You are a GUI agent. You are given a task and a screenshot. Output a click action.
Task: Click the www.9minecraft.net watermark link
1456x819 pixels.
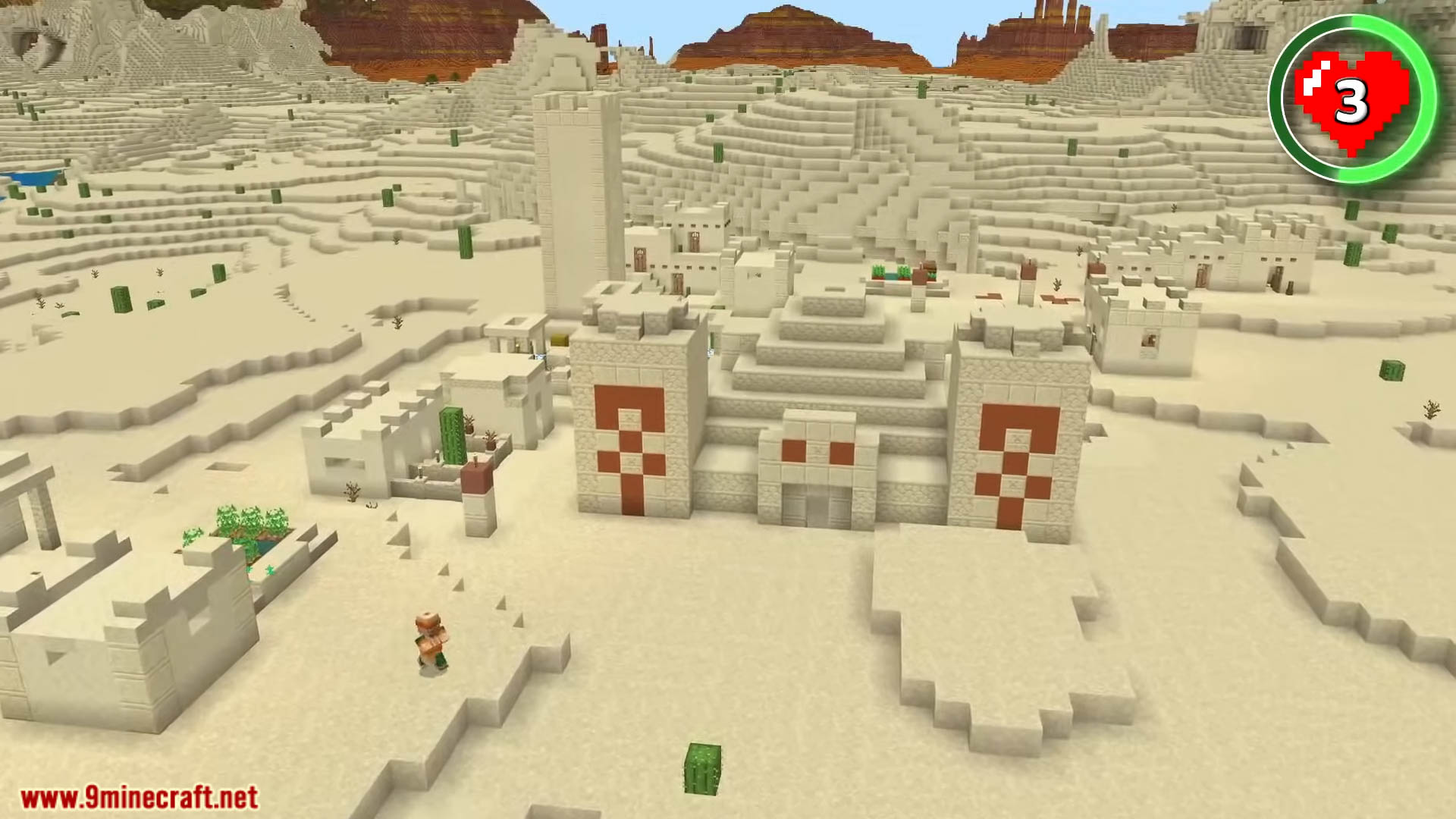[x=139, y=798]
